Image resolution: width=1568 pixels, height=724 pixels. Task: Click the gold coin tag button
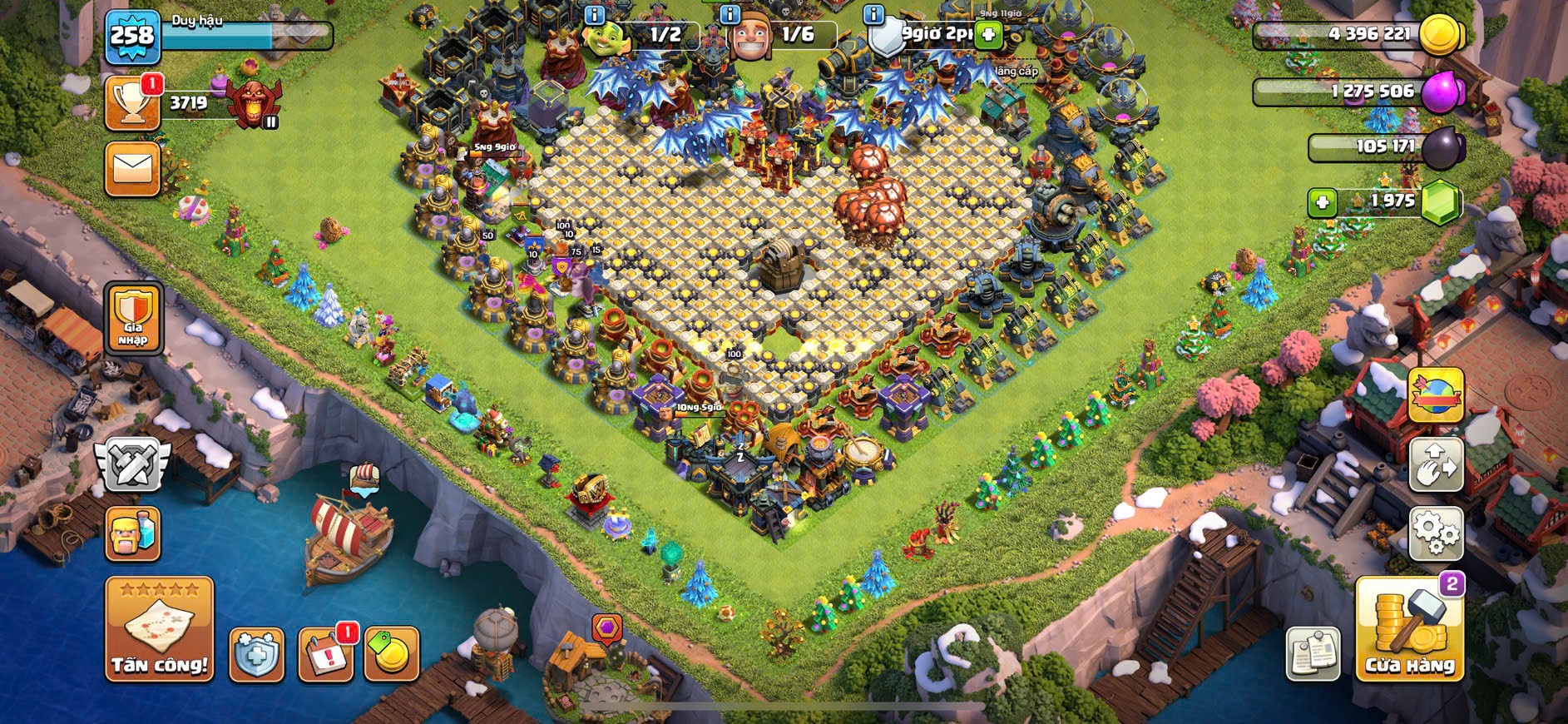click(391, 654)
